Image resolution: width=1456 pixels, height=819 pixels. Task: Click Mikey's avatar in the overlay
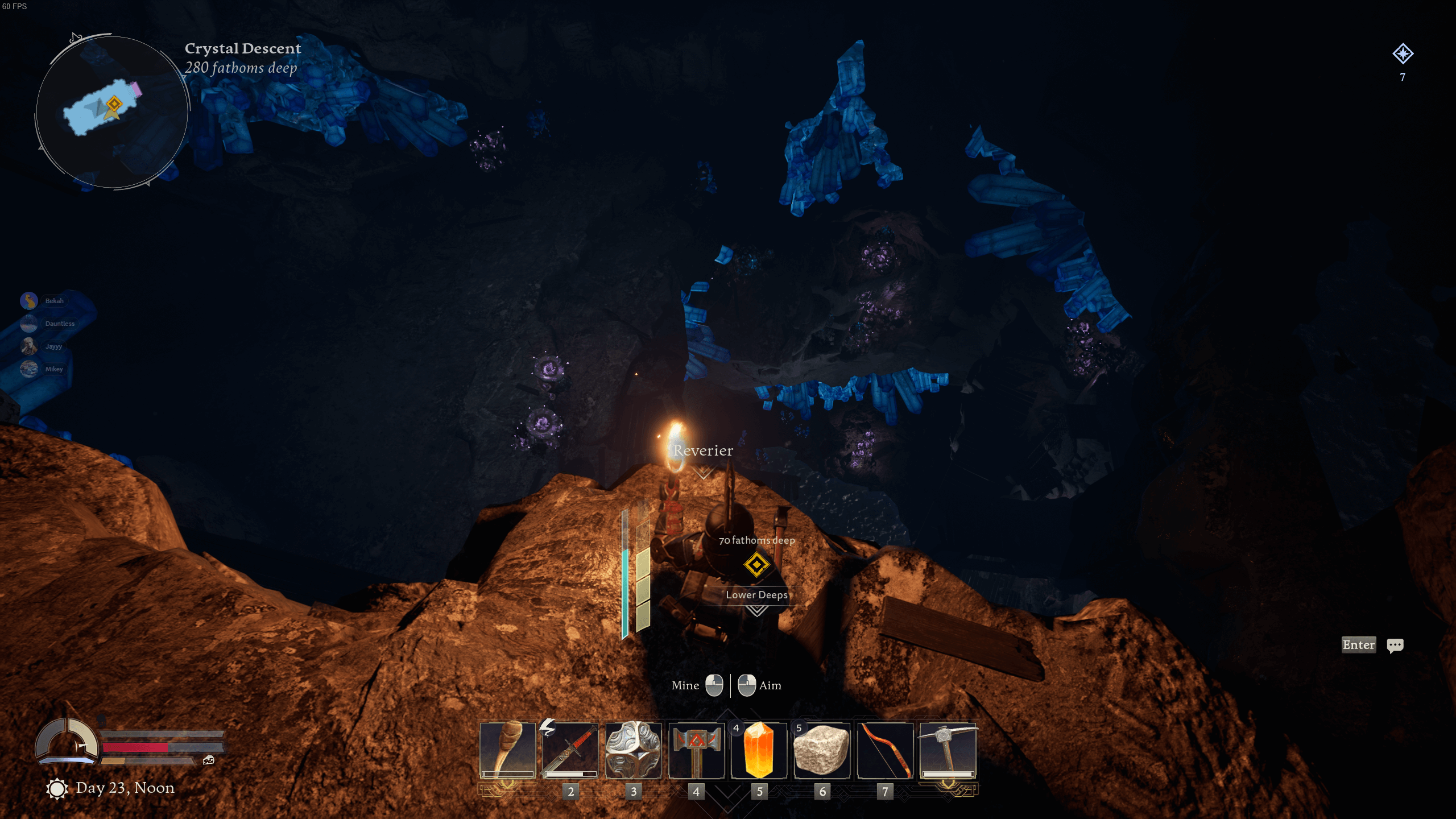29,369
